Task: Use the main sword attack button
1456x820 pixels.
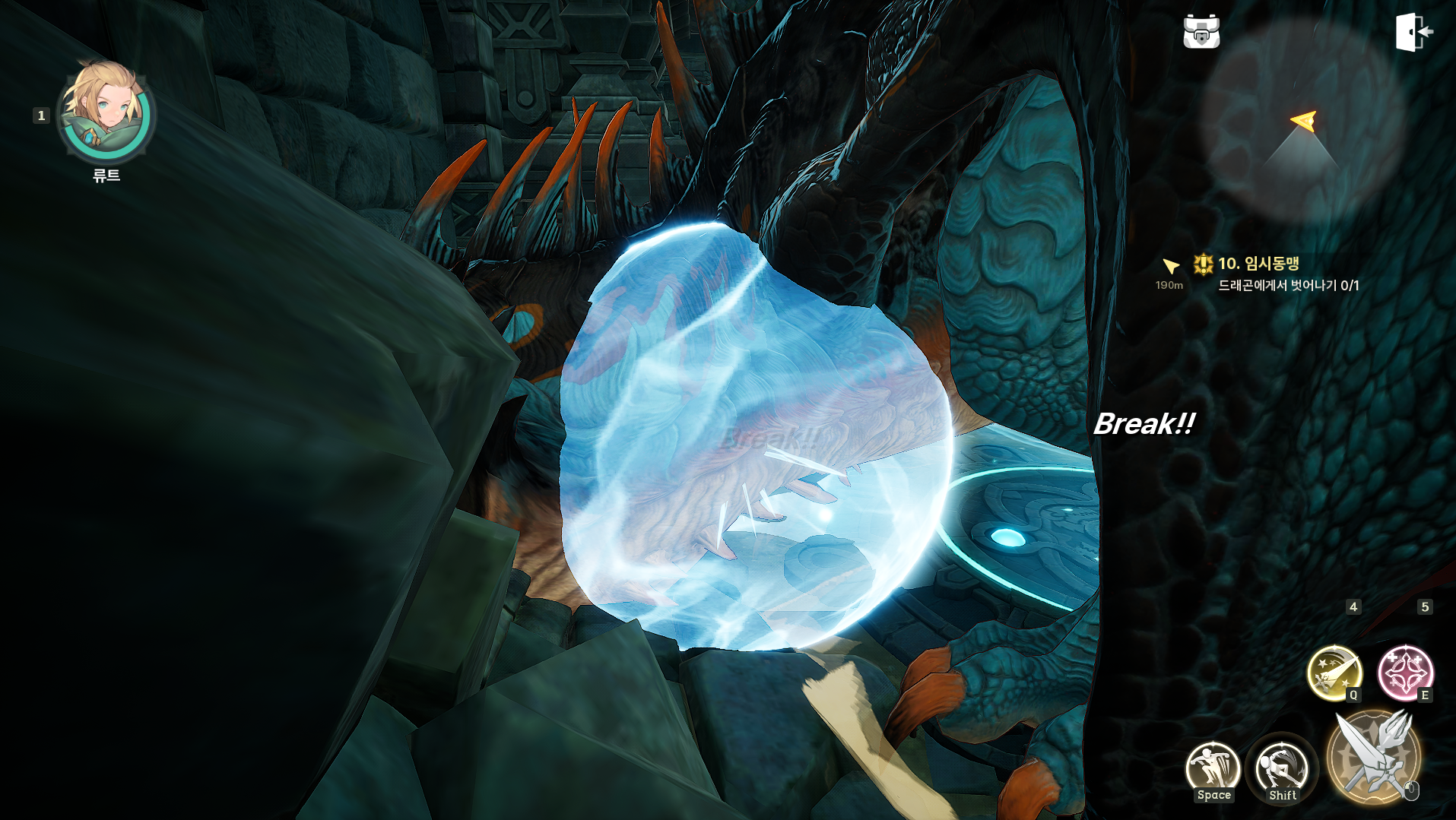Action: [x=1374, y=757]
